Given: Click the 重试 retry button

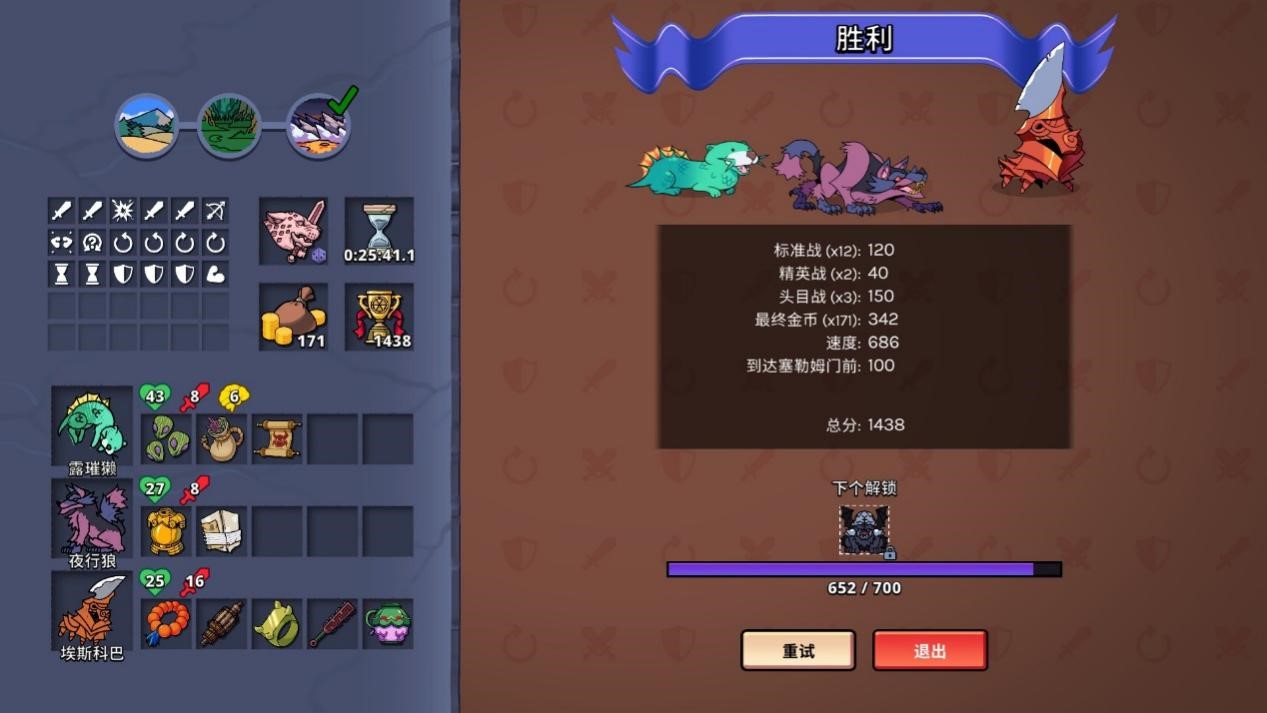Looking at the screenshot, I should click(798, 650).
